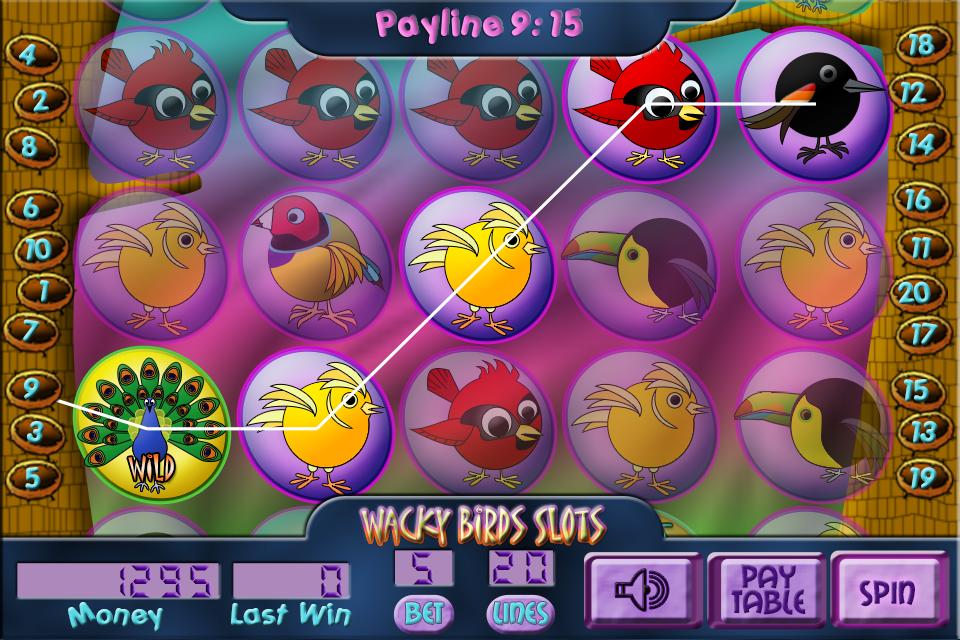Choose payline 10 nest marker
This screenshot has height=640, width=960.
(38, 249)
